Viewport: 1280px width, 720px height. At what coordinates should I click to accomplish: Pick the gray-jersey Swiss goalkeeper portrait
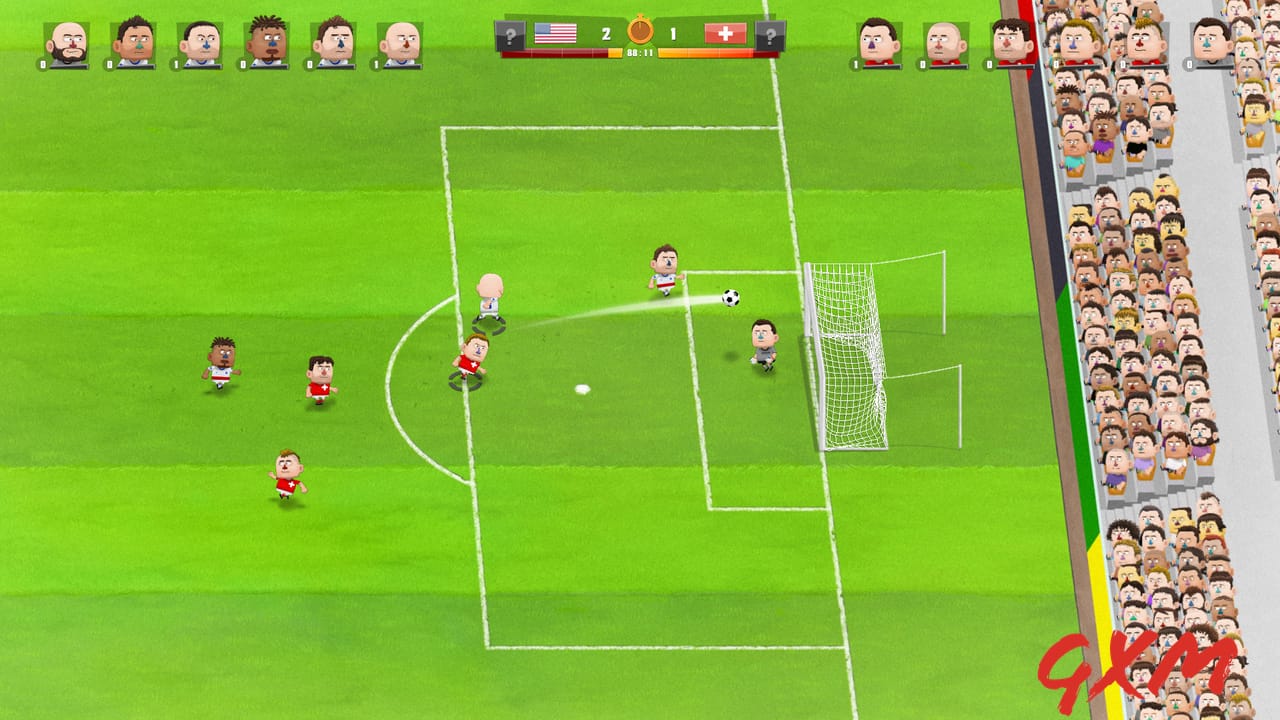point(1211,43)
